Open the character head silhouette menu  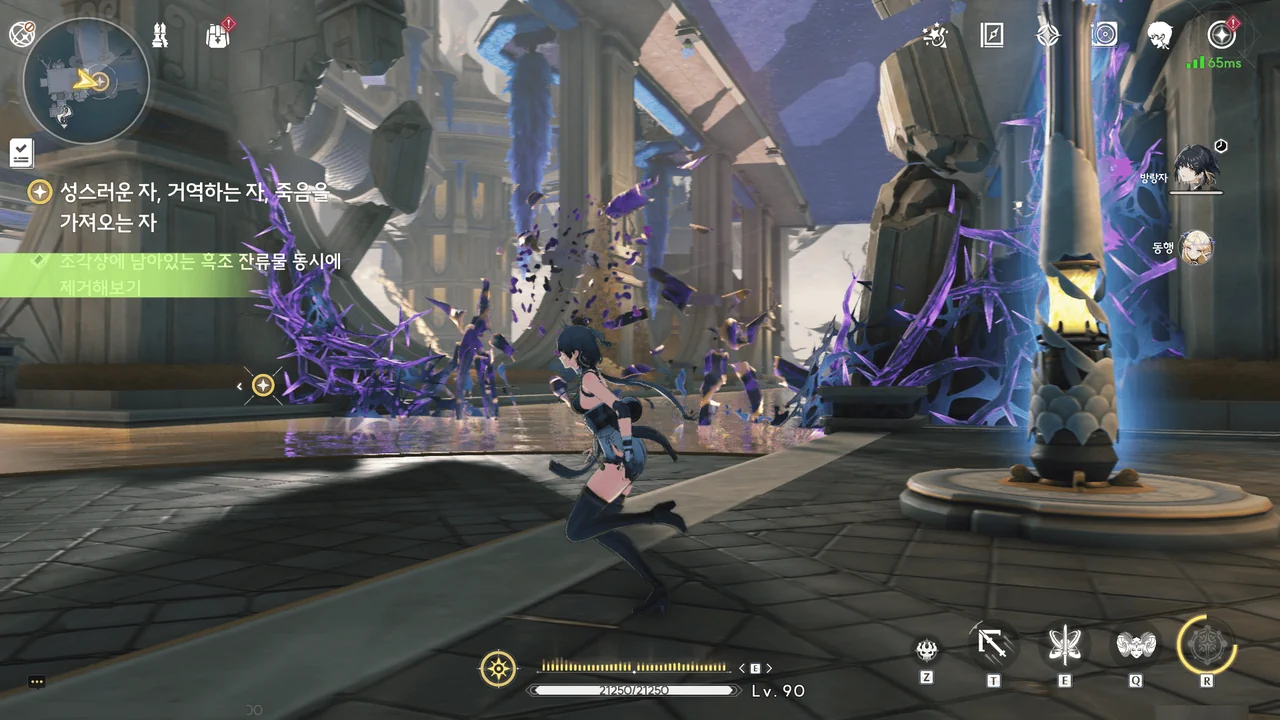(1160, 35)
